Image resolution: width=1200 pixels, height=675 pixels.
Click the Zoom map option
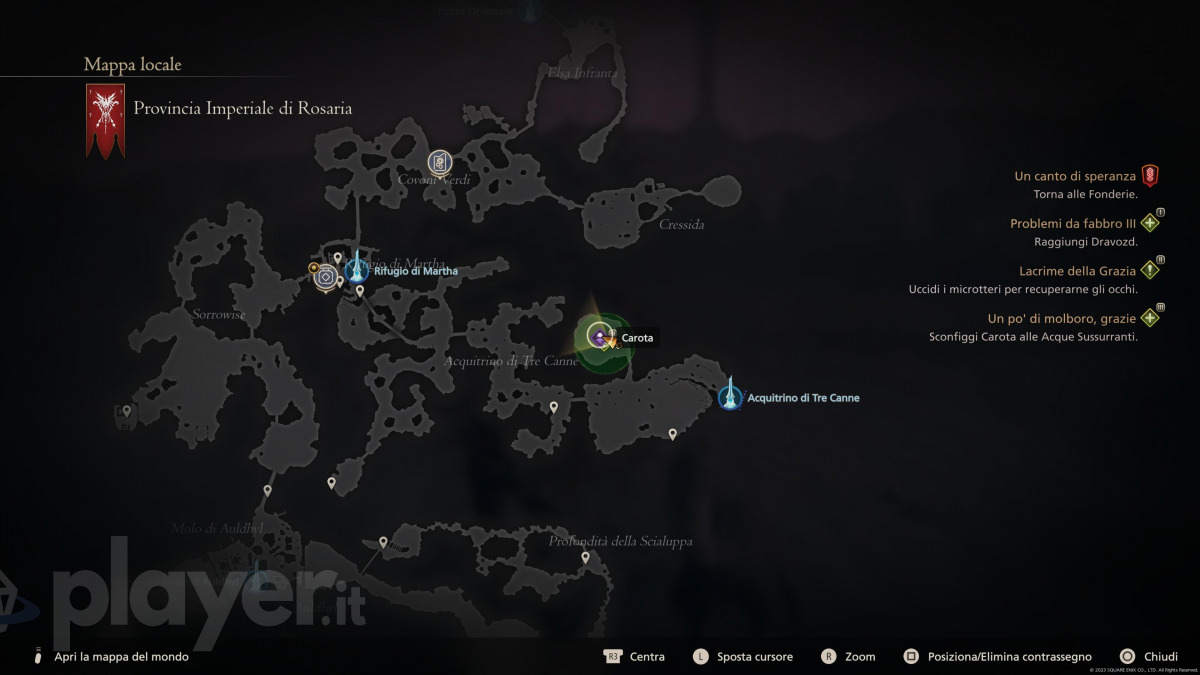pos(859,657)
